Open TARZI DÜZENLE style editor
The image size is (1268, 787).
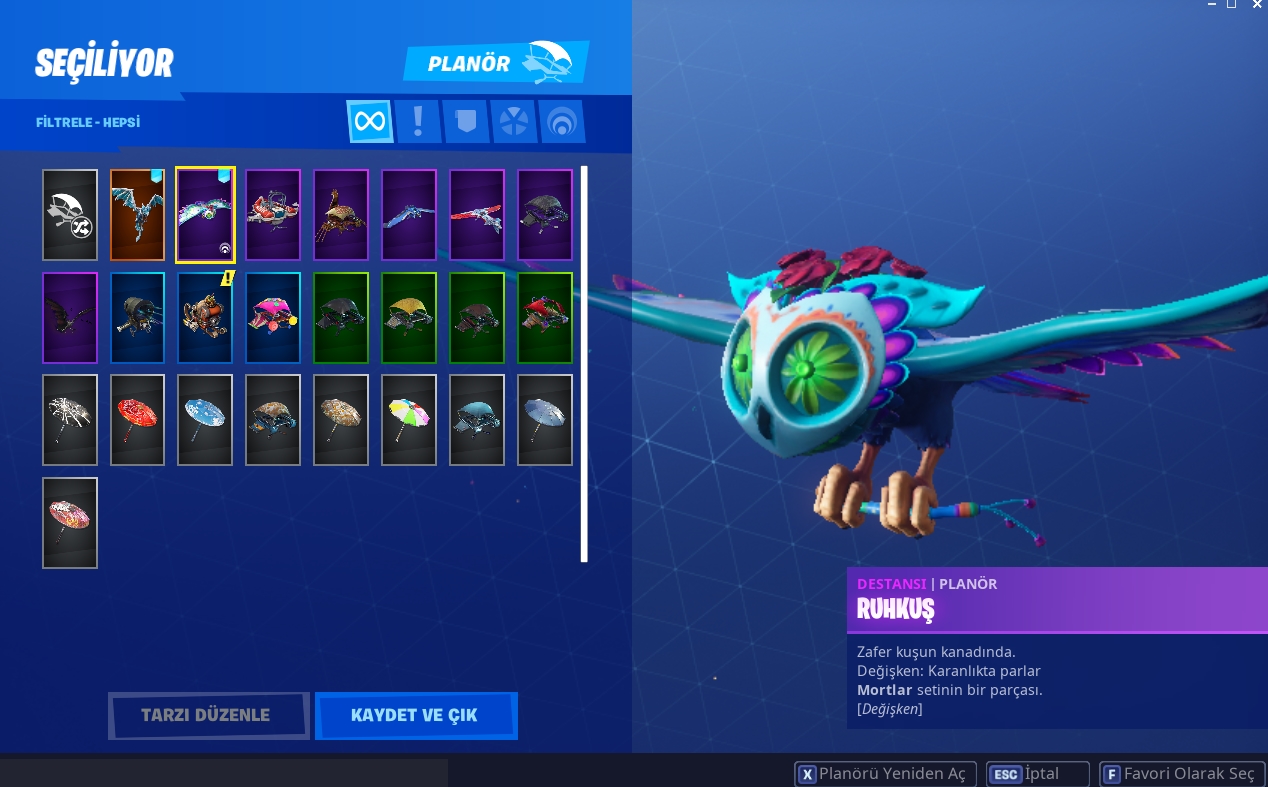208,716
